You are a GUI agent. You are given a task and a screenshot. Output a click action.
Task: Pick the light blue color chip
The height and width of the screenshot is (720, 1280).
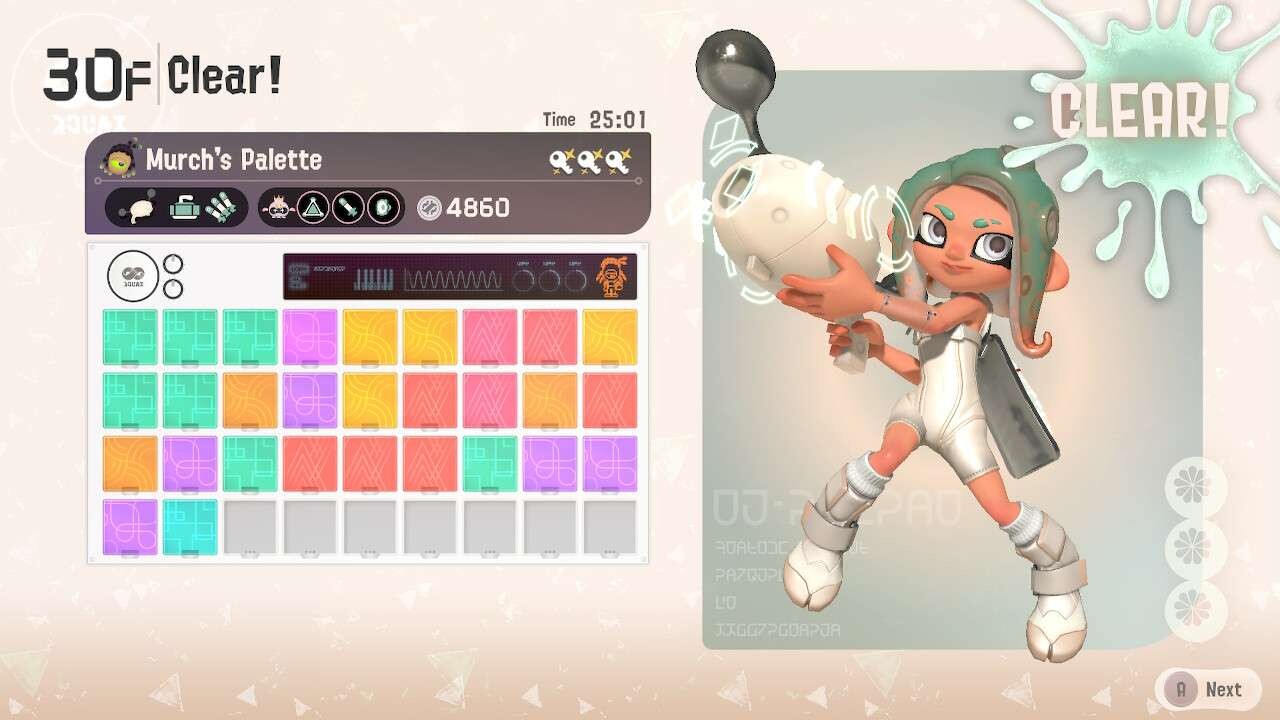pyautogui.click(x=190, y=526)
